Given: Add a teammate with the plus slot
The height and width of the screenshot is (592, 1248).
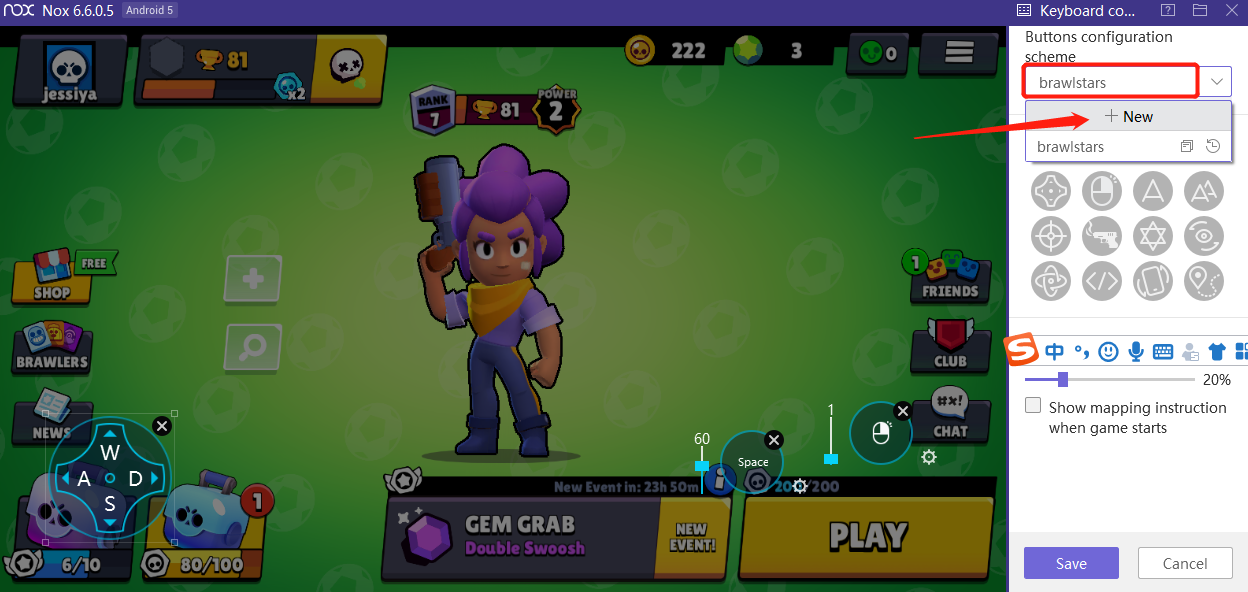Looking at the screenshot, I should point(254,279).
